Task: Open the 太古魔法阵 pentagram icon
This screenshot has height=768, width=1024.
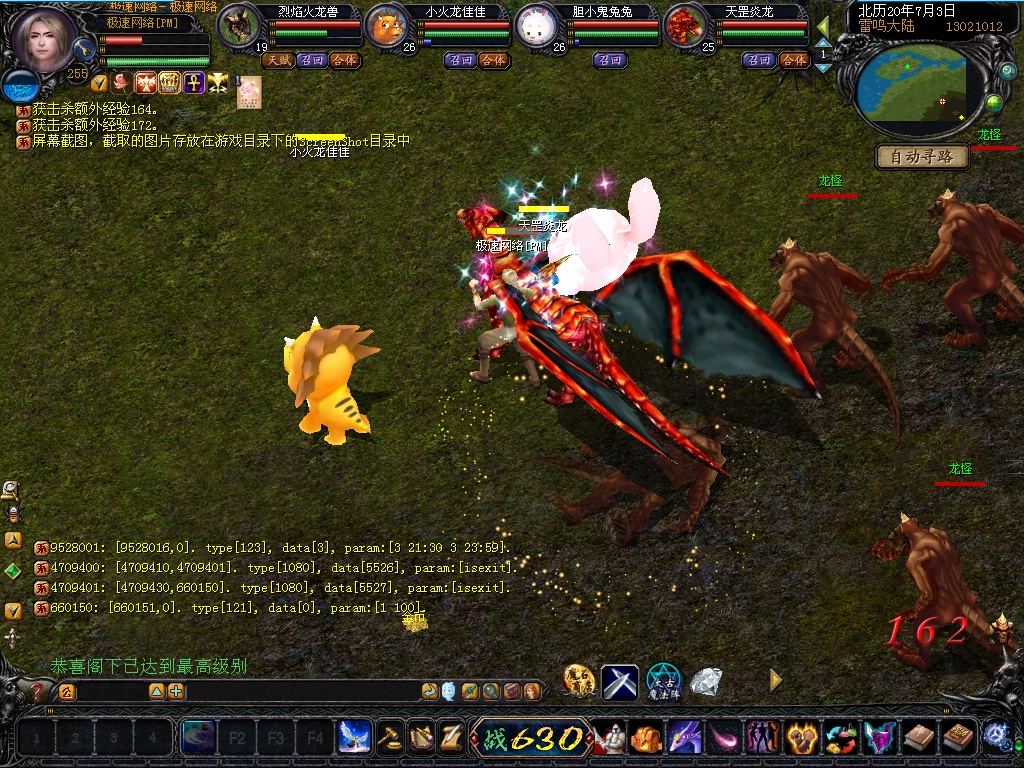Action: (x=663, y=682)
